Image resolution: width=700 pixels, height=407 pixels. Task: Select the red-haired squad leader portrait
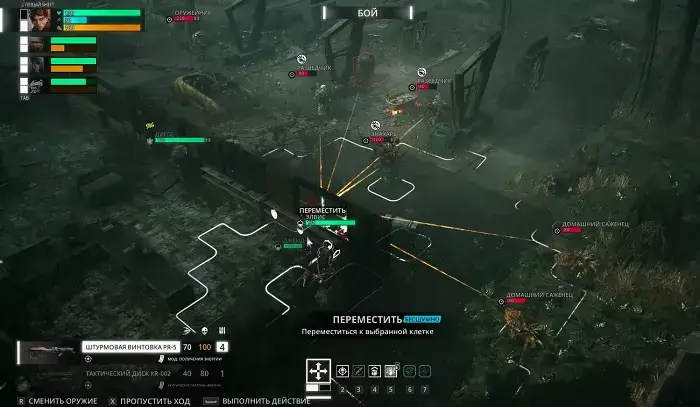40,21
